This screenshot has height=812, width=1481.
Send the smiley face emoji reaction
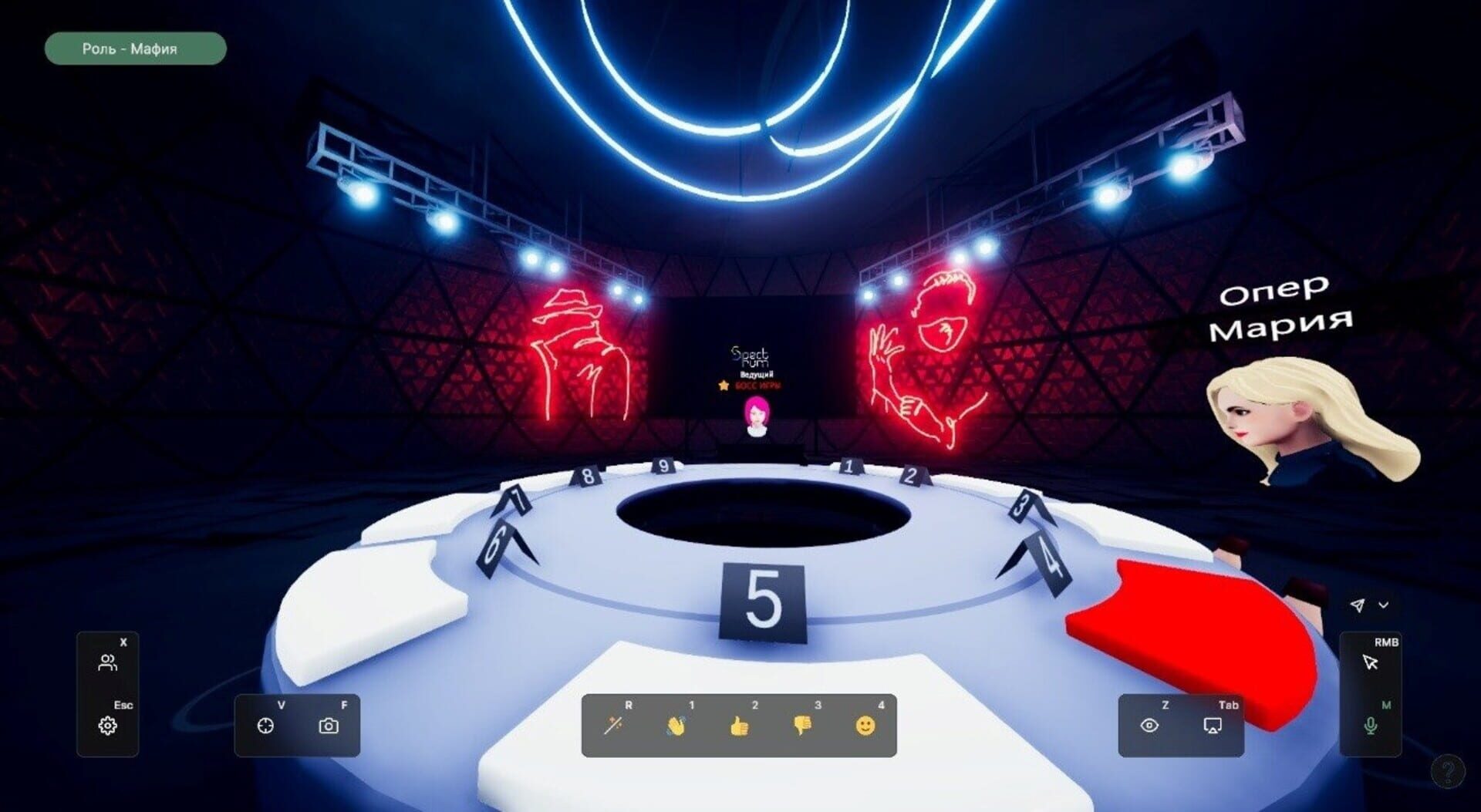(x=866, y=726)
